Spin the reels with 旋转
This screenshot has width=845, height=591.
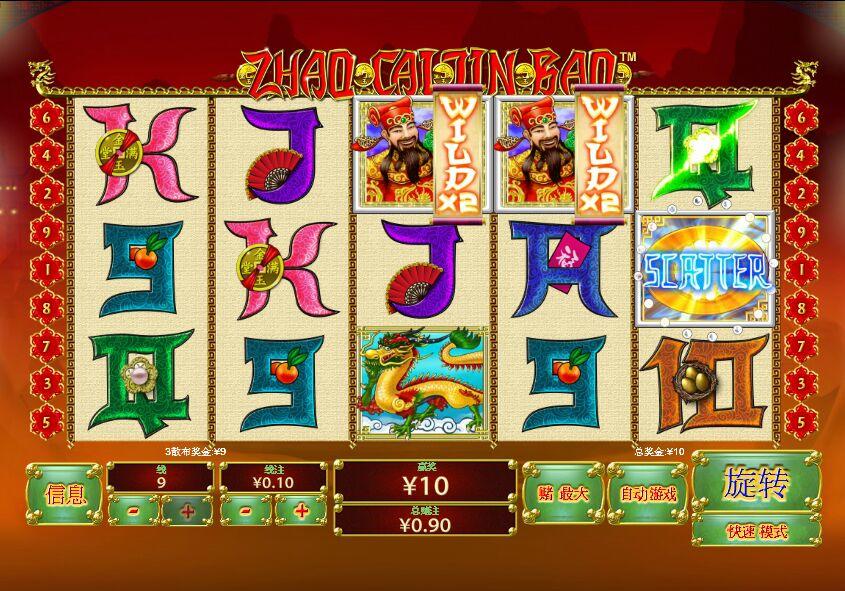(756, 483)
